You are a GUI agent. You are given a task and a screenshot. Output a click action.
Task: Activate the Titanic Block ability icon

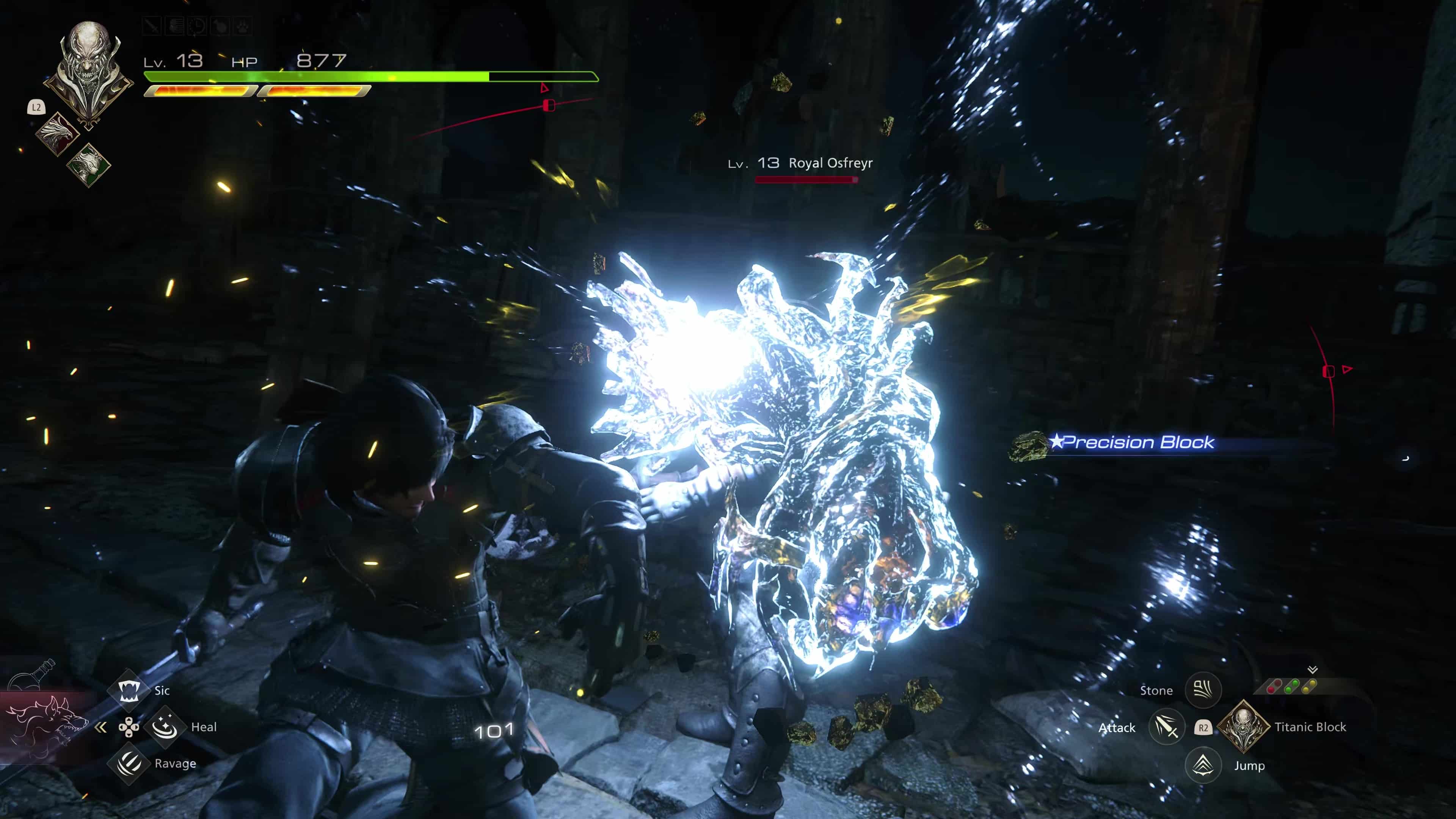pyautogui.click(x=1243, y=726)
